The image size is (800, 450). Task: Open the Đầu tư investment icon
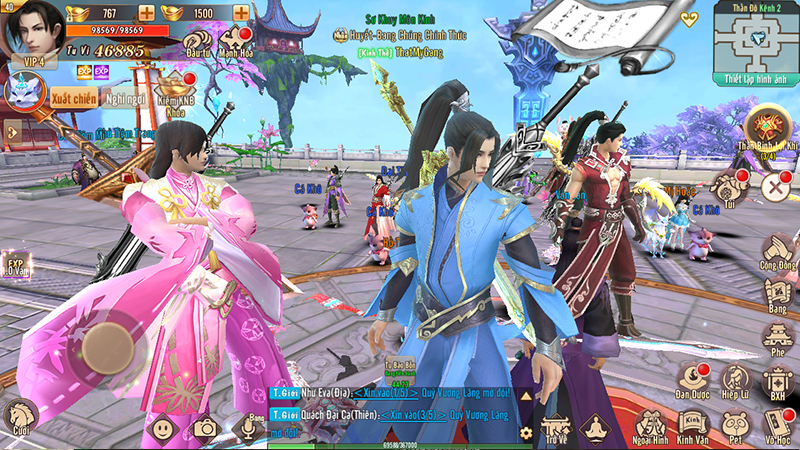pos(197,42)
